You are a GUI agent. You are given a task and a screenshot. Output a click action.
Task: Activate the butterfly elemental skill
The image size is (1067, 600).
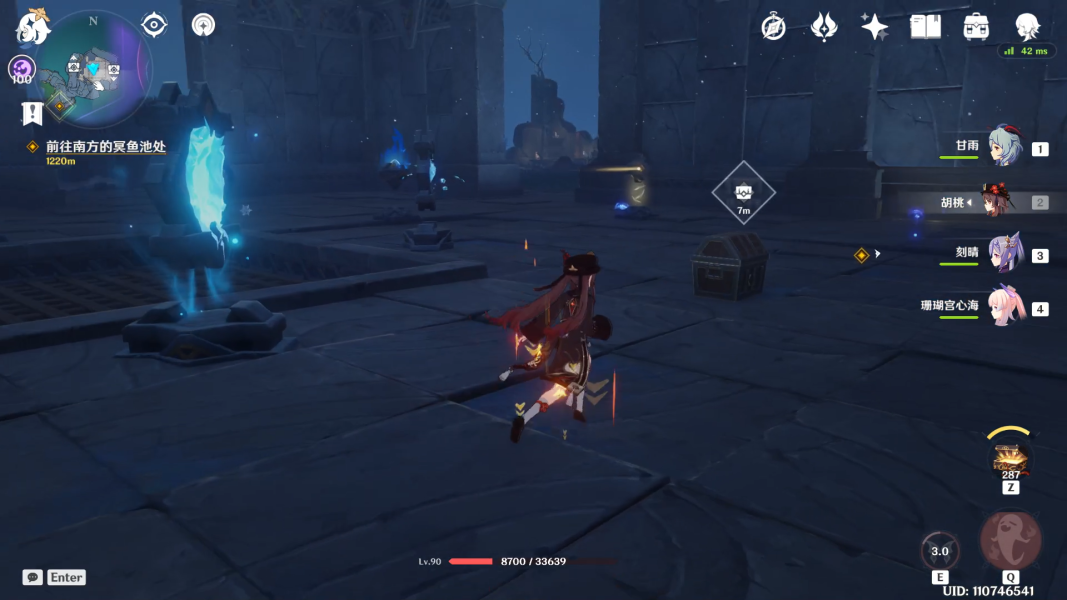940,551
